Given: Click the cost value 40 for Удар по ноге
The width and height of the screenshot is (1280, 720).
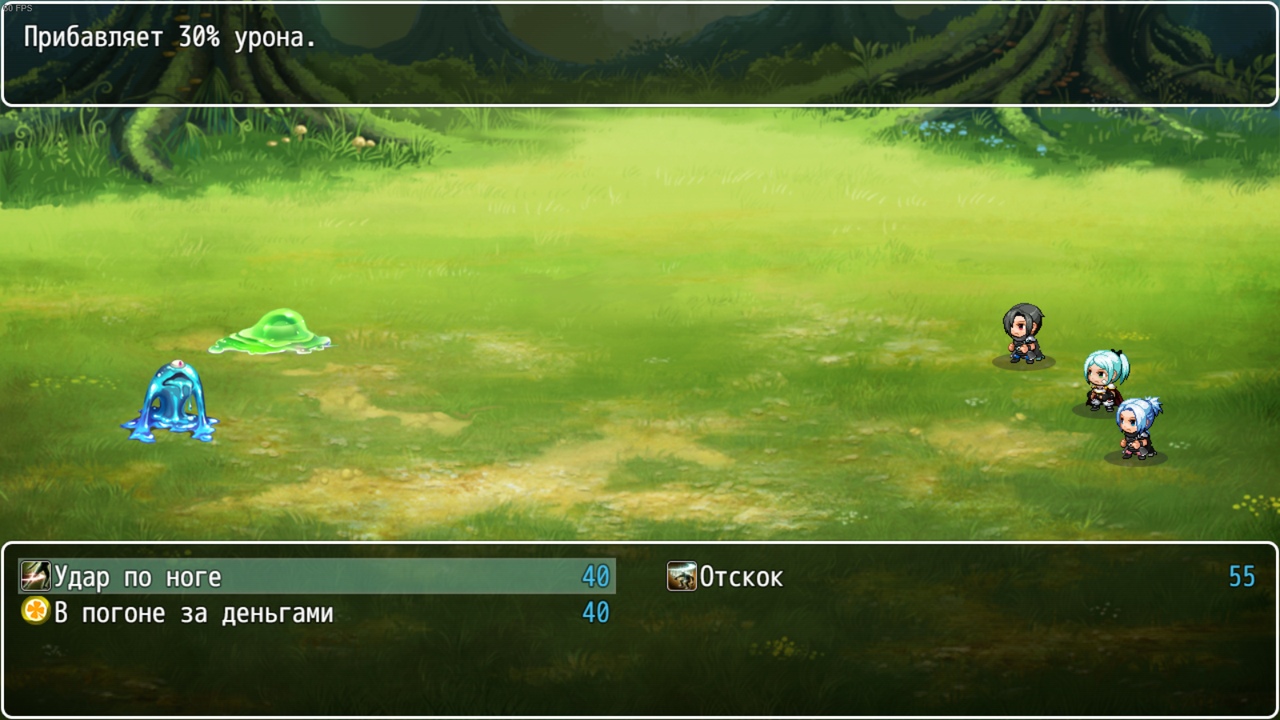Looking at the screenshot, I should [x=597, y=576].
